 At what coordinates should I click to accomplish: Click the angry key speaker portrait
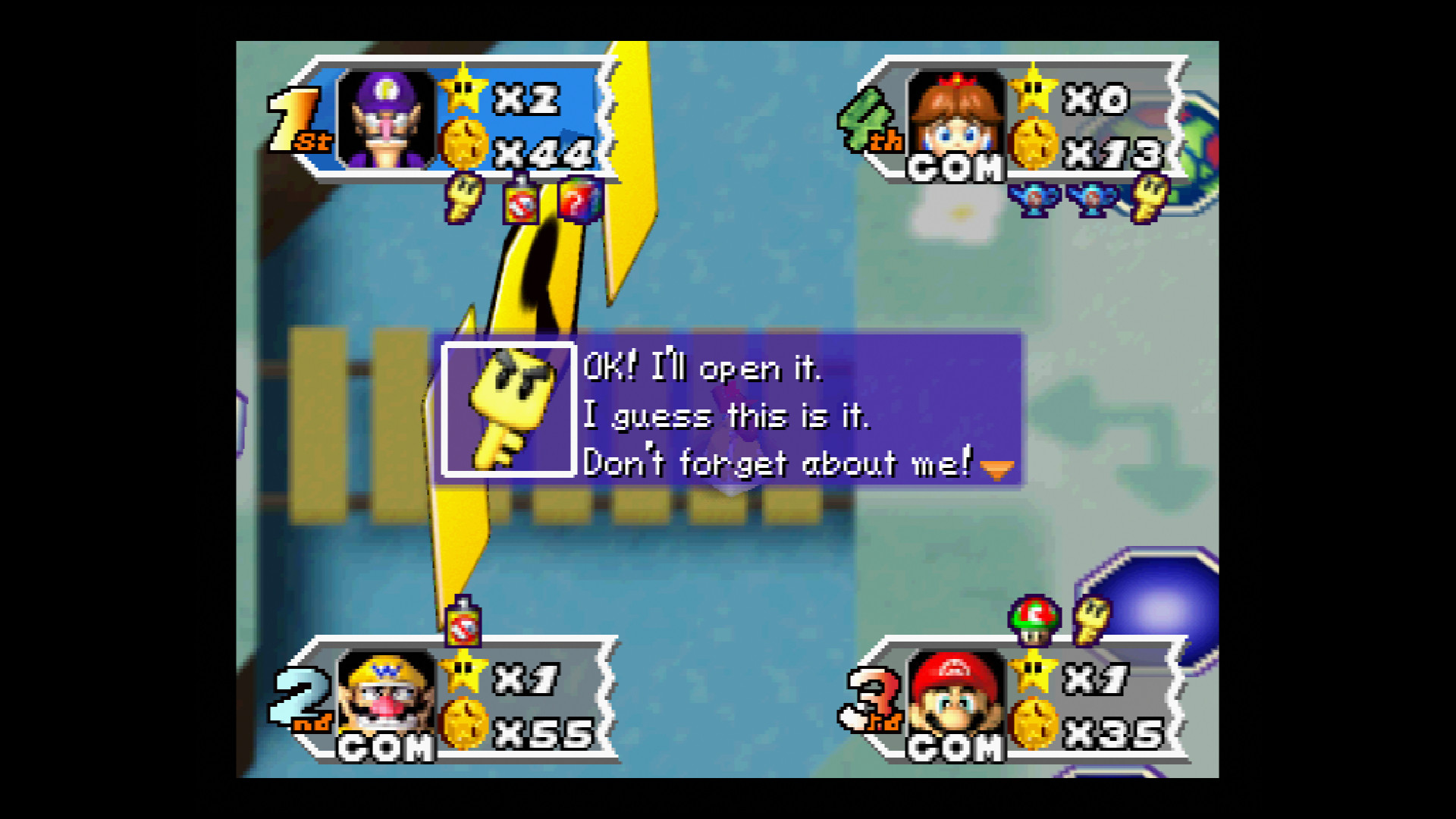tap(509, 409)
